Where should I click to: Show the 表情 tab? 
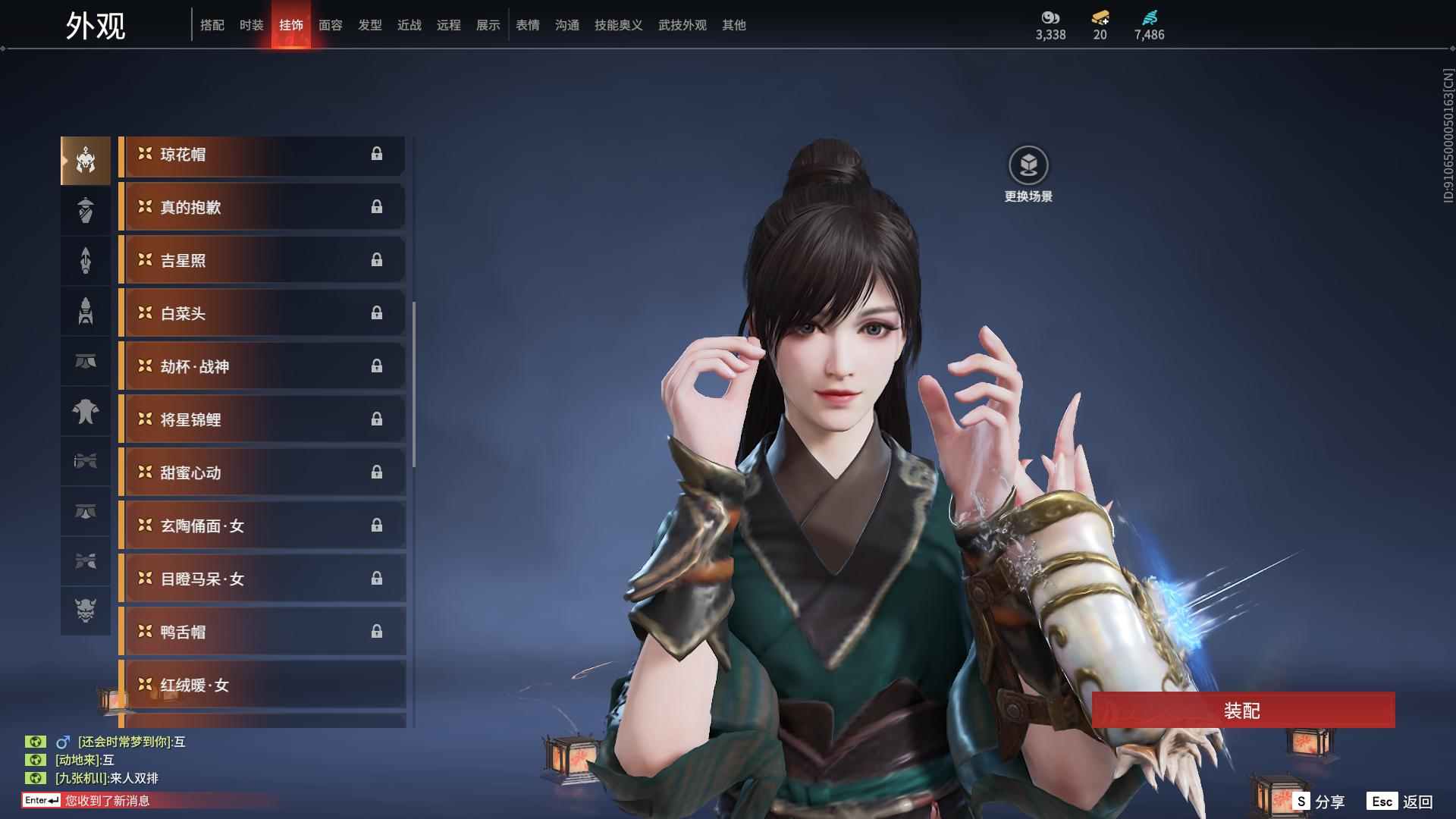pos(527,25)
